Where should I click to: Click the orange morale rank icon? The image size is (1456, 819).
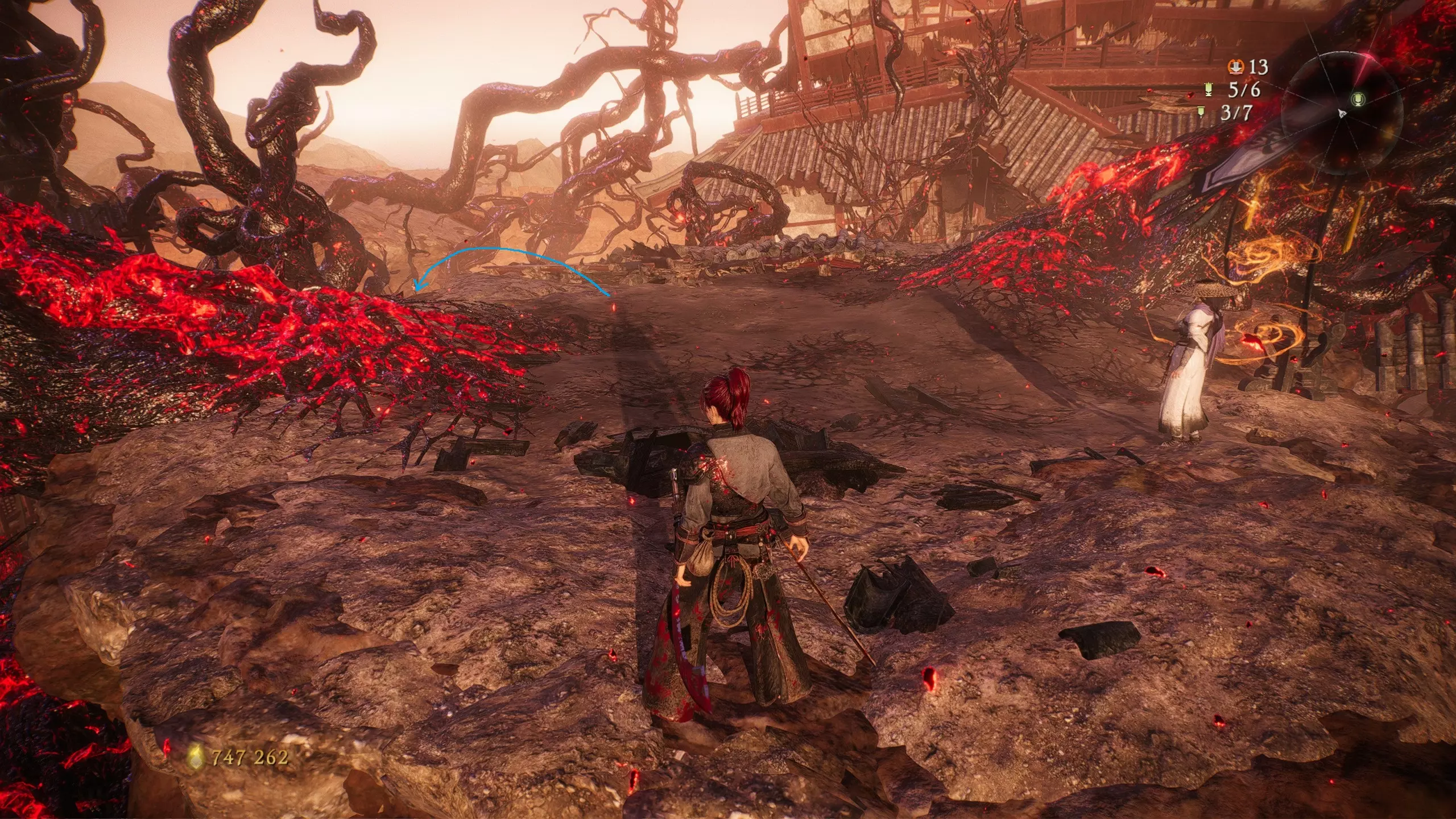coord(1235,67)
